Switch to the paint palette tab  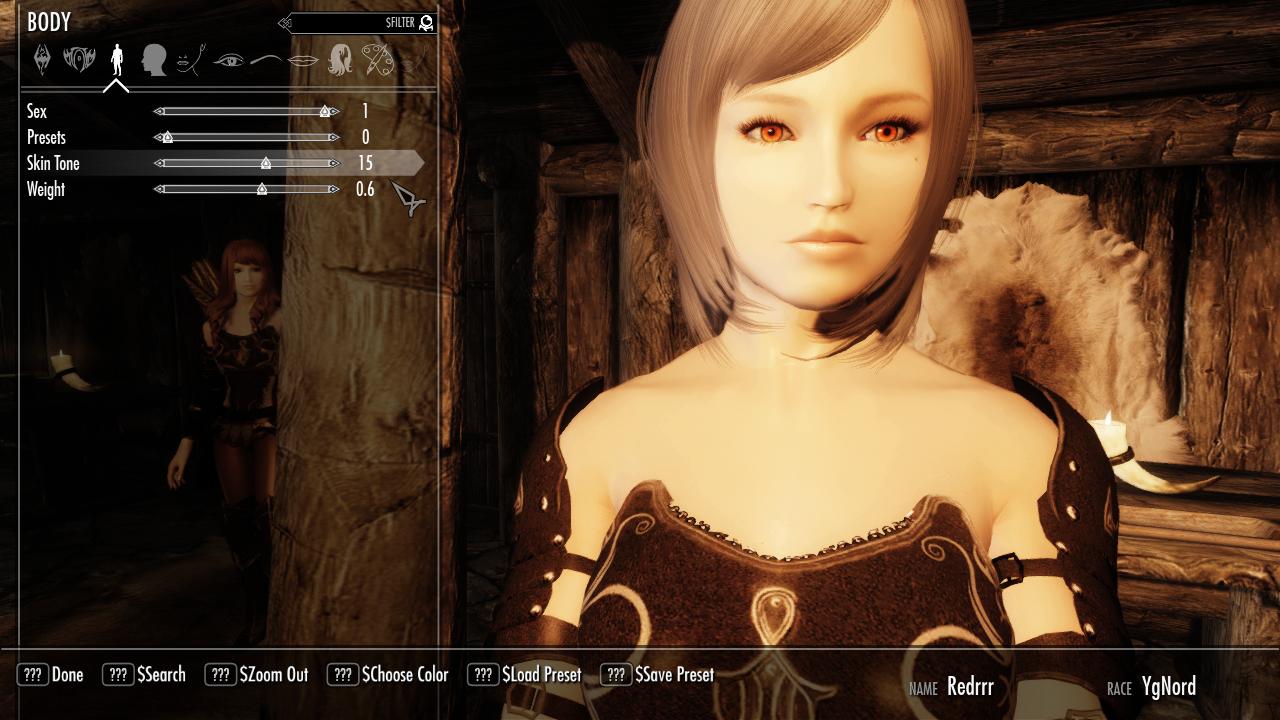coord(377,59)
